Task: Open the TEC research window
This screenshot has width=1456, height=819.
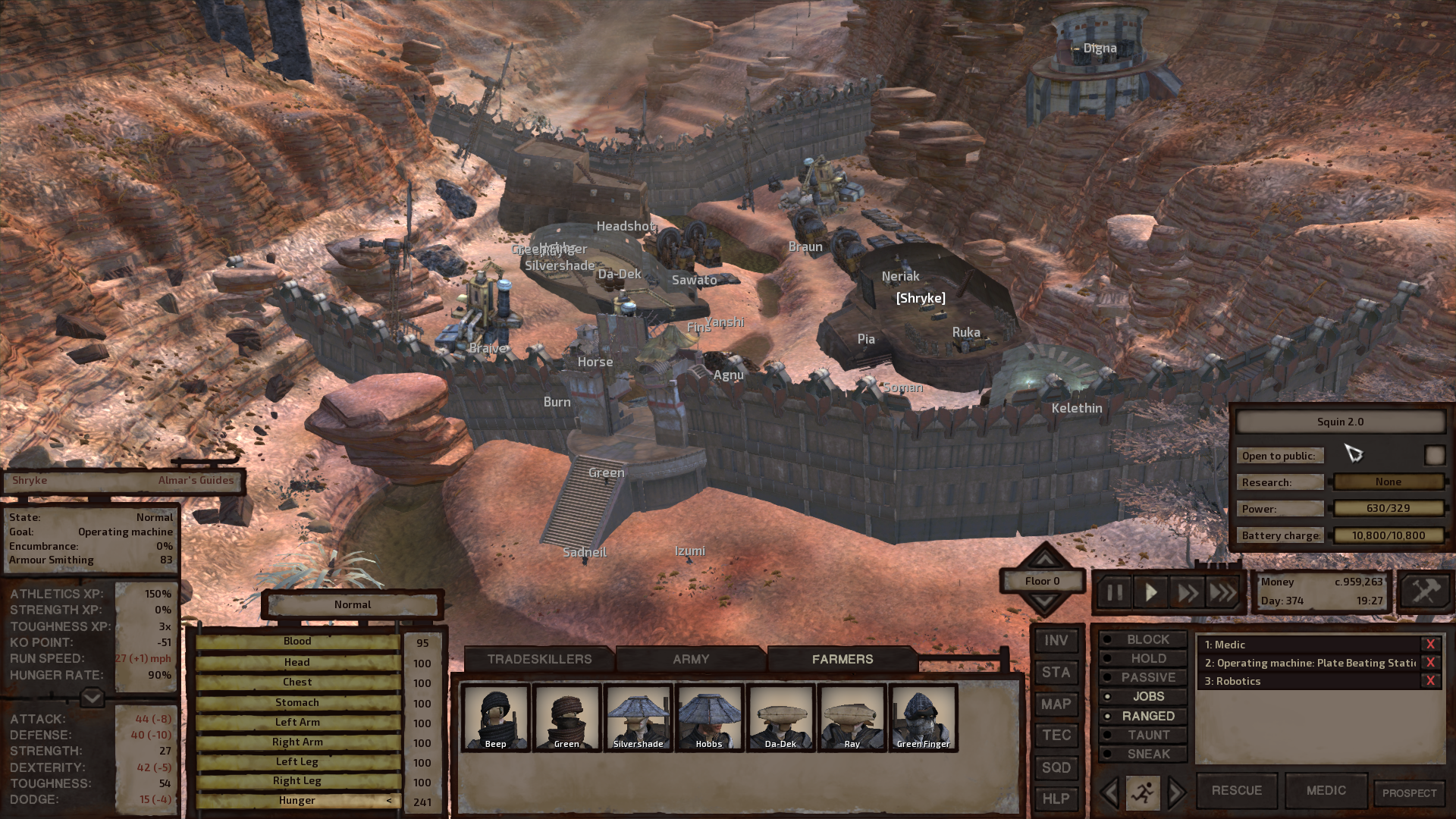Action: click(x=1056, y=736)
